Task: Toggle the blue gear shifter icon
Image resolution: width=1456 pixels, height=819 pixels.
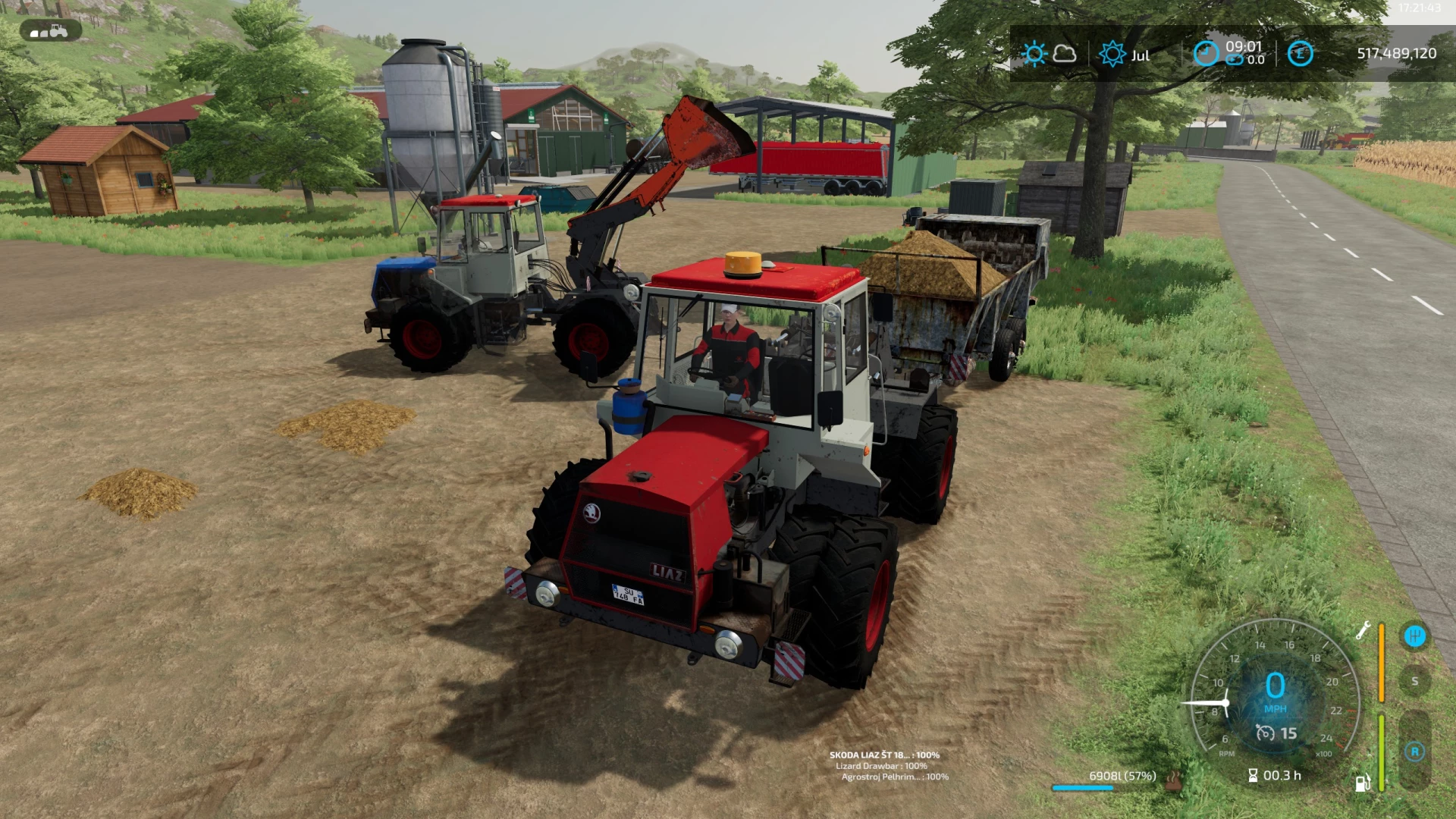Action: pyautogui.click(x=1414, y=636)
